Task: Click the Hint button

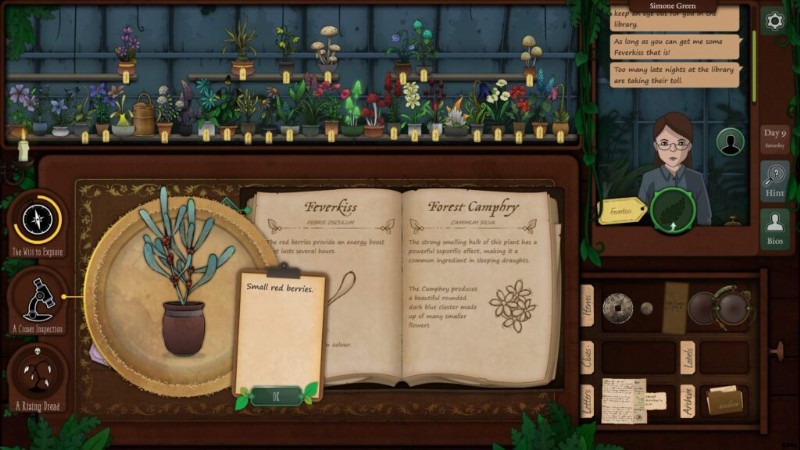Action: click(x=774, y=182)
